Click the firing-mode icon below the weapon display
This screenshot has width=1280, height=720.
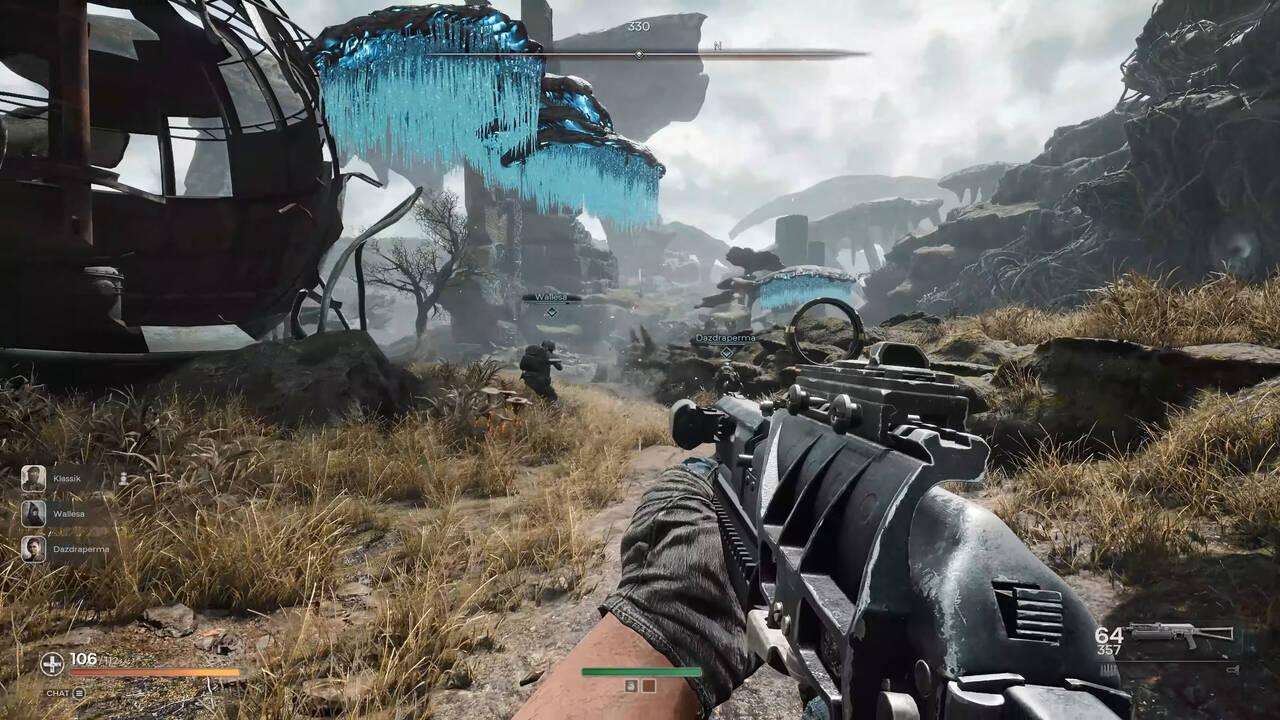click(x=1234, y=669)
